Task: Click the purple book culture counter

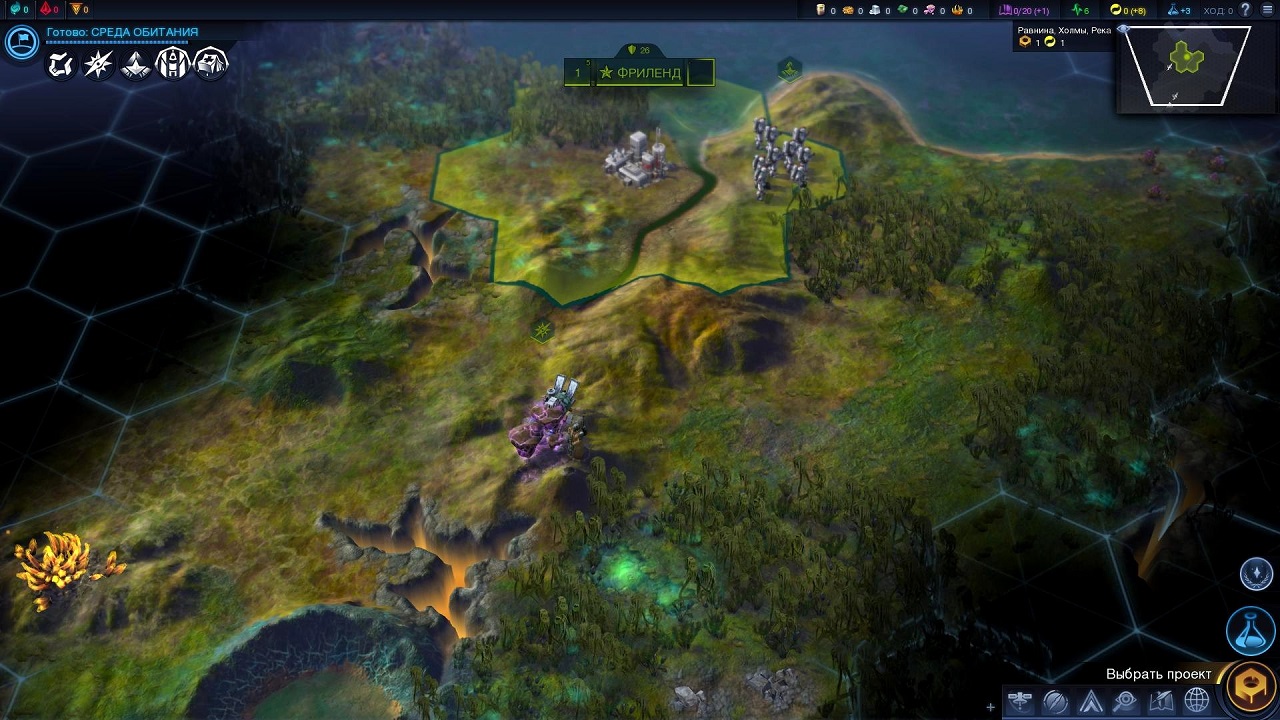Action: [x=1024, y=10]
